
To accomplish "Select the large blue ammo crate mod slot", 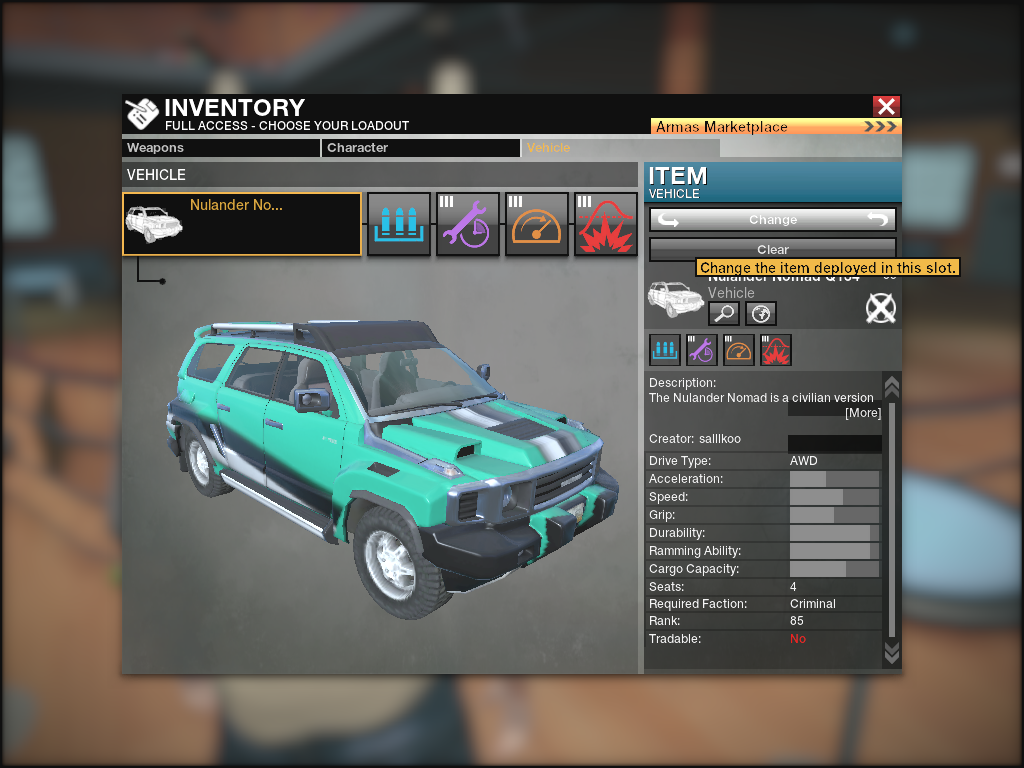I will (399, 224).
